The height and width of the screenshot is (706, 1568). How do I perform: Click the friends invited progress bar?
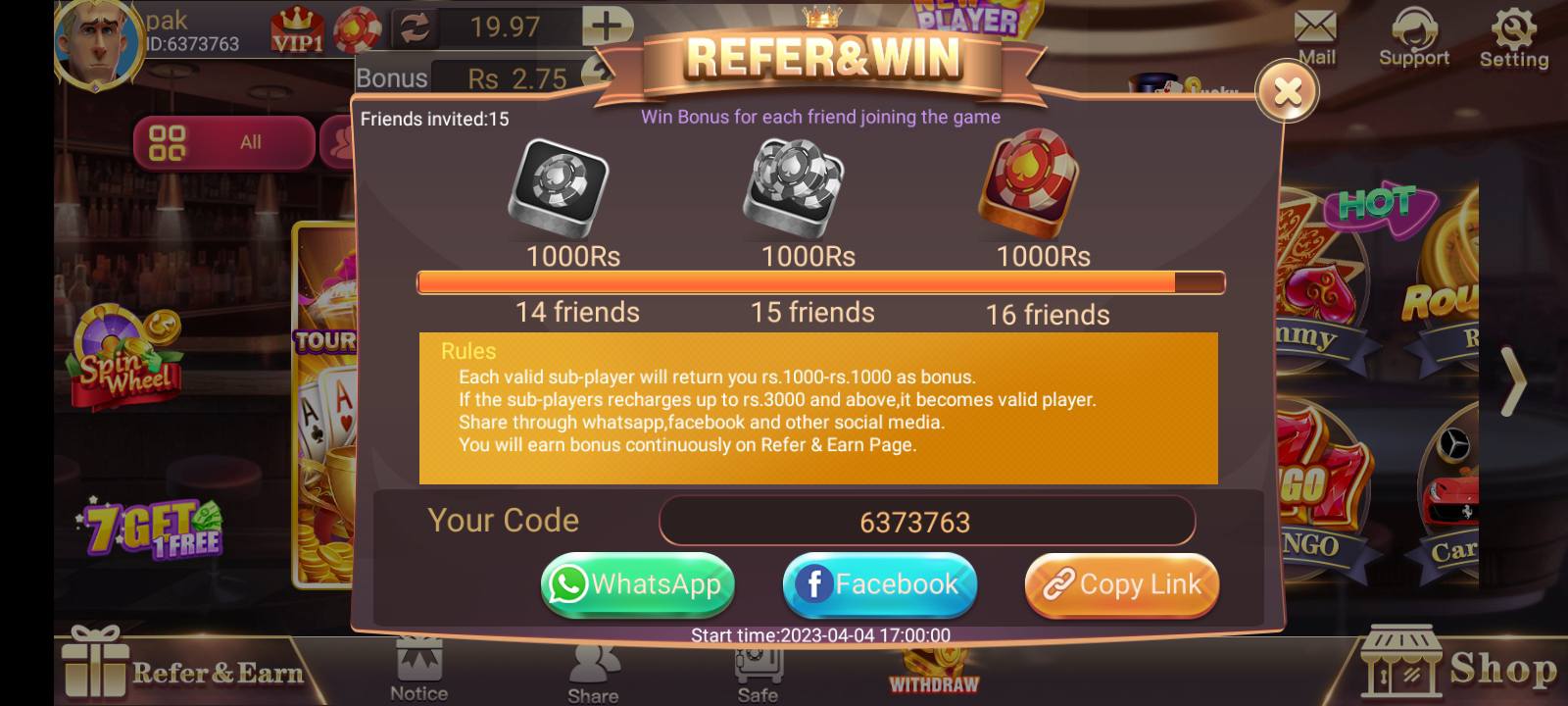tap(821, 282)
